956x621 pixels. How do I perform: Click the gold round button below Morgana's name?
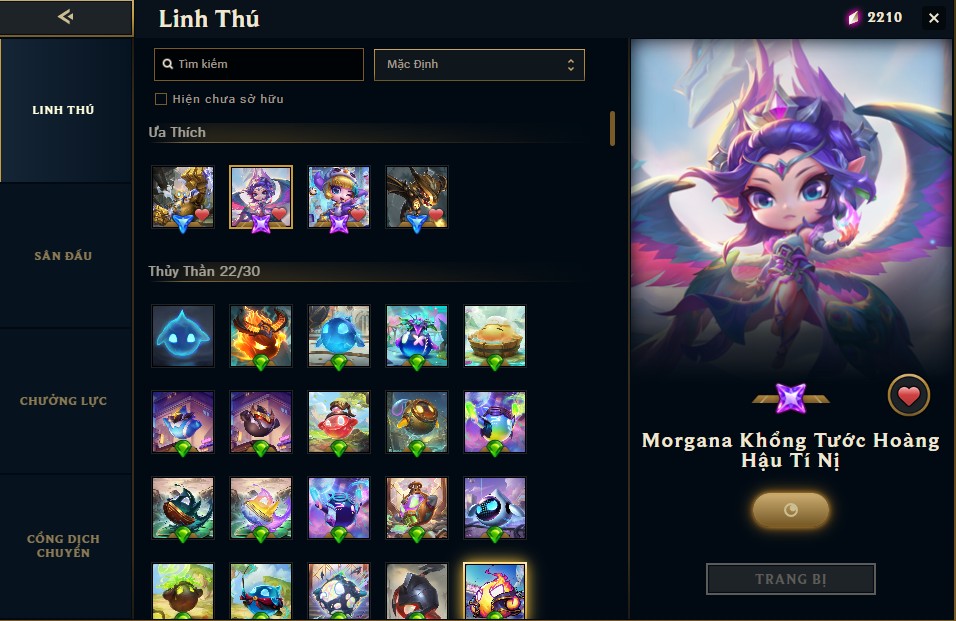(x=790, y=510)
